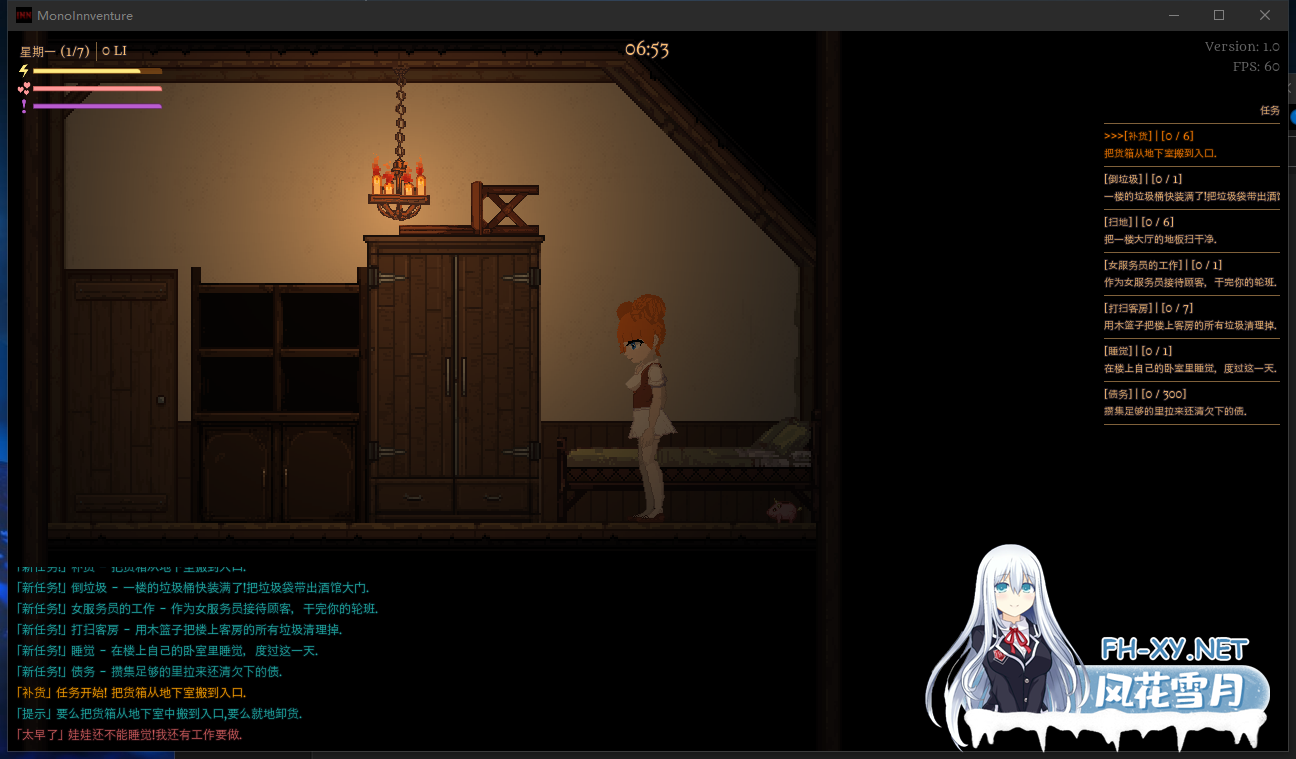
Task: Click the 星期一 (1/7) day label
Action: (x=52, y=50)
